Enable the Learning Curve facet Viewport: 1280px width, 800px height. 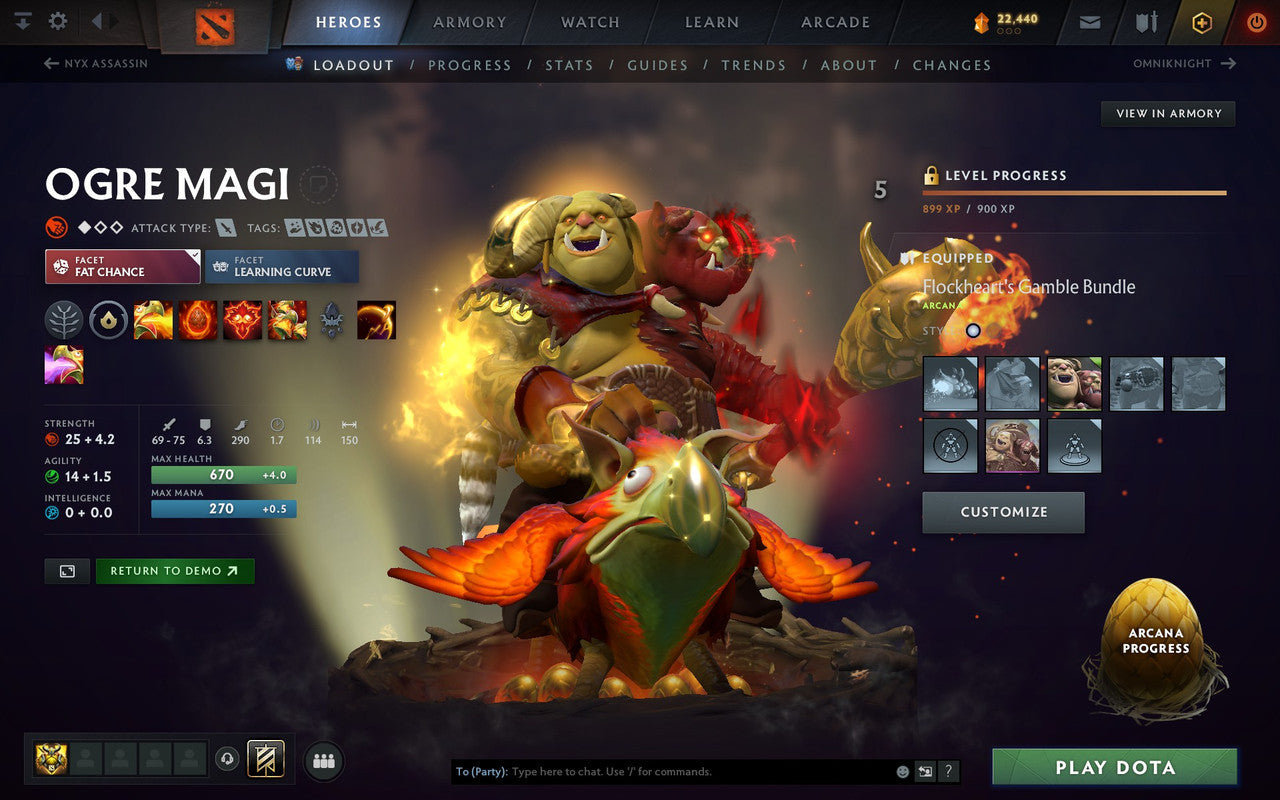[281, 266]
